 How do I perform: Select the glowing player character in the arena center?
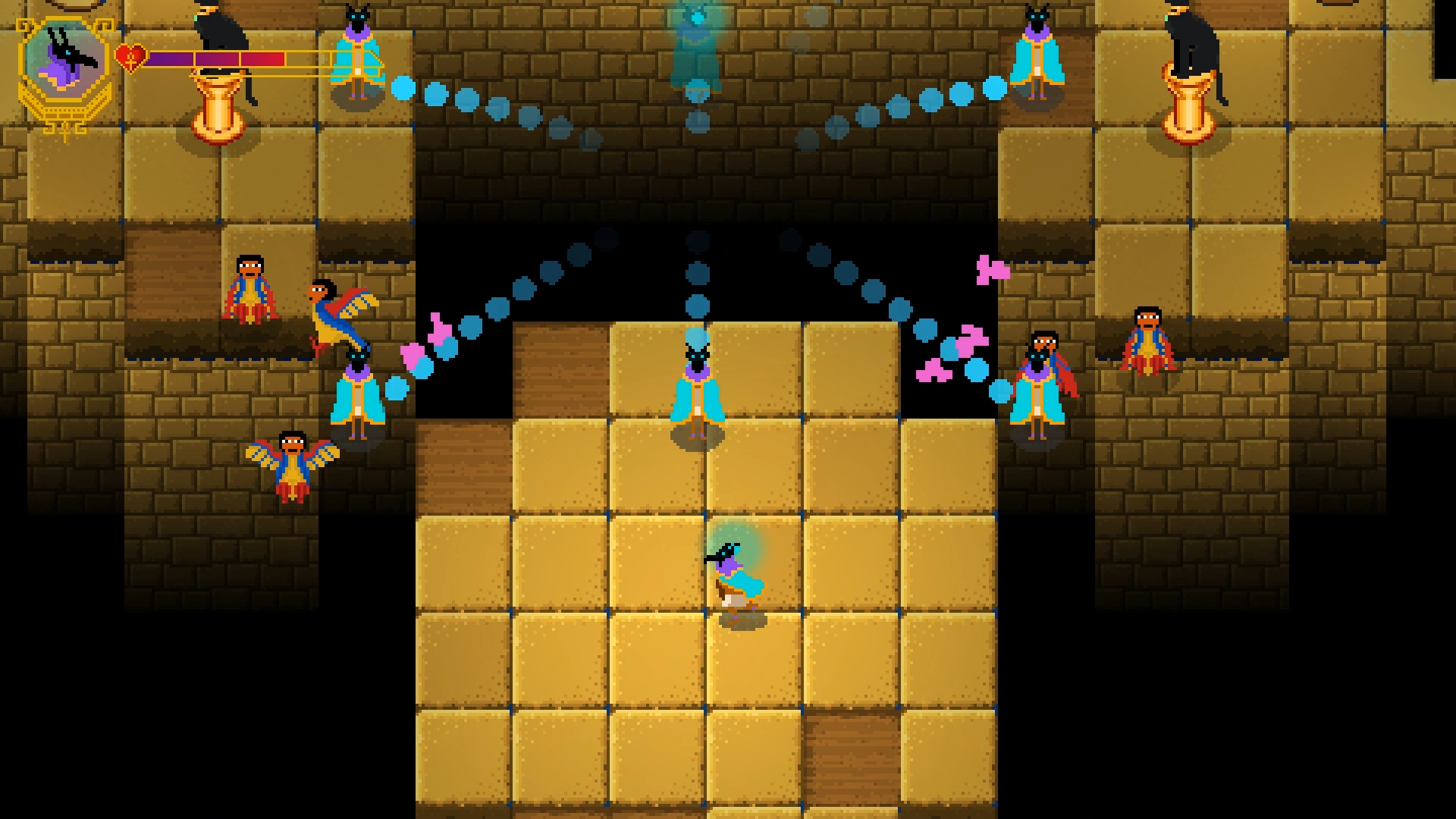click(732, 576)
